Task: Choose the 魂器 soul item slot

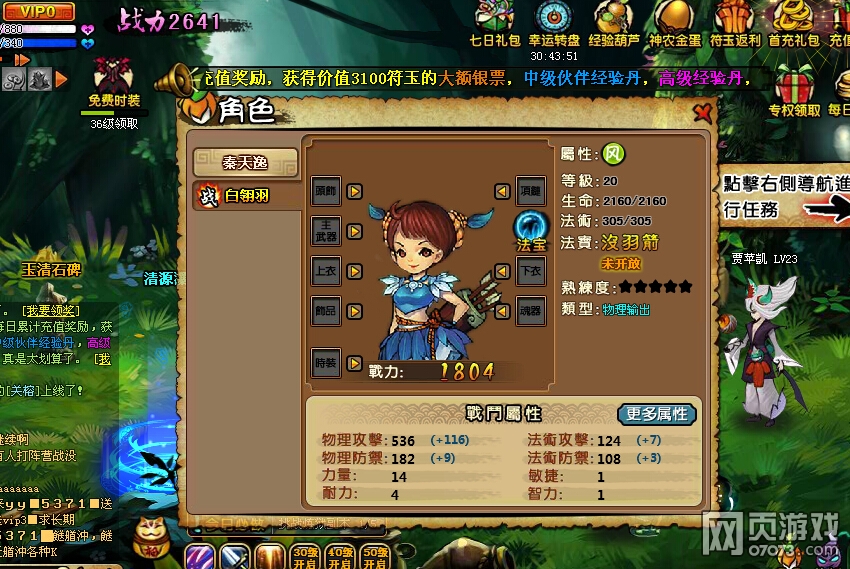Action: tap(531, 311)
